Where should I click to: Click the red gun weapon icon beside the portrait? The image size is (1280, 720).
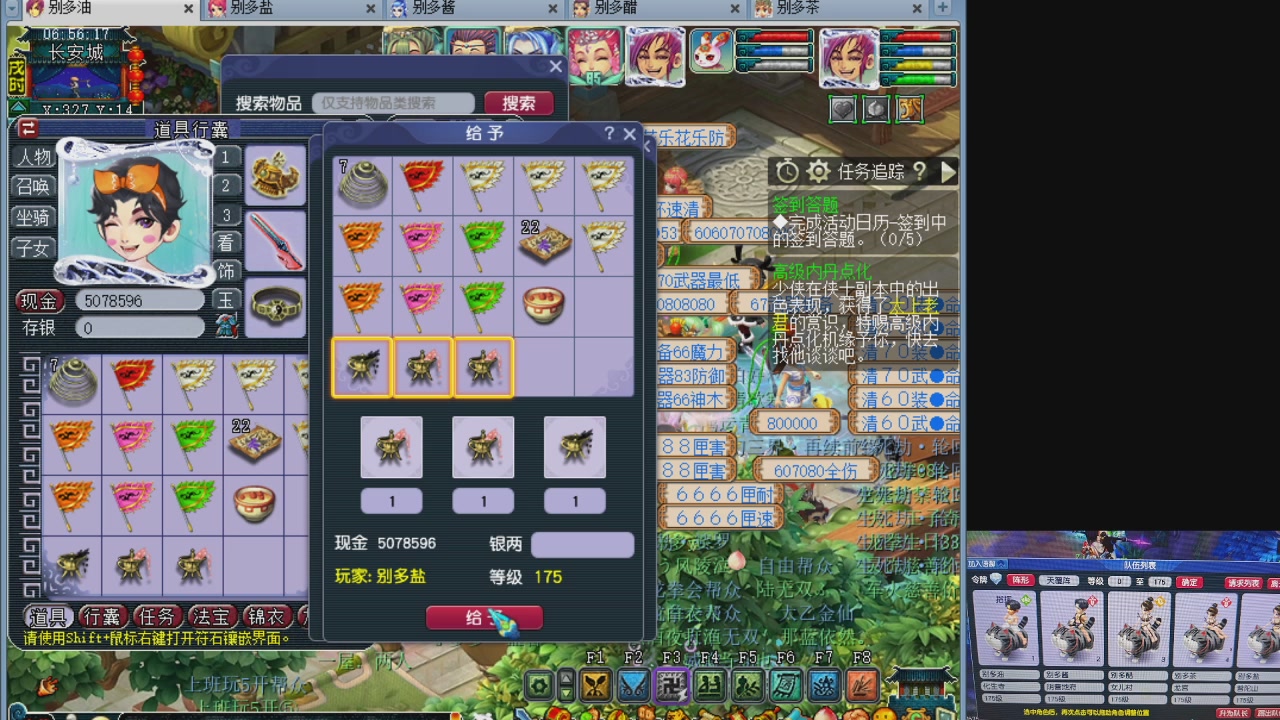click(x=275, y=243)
